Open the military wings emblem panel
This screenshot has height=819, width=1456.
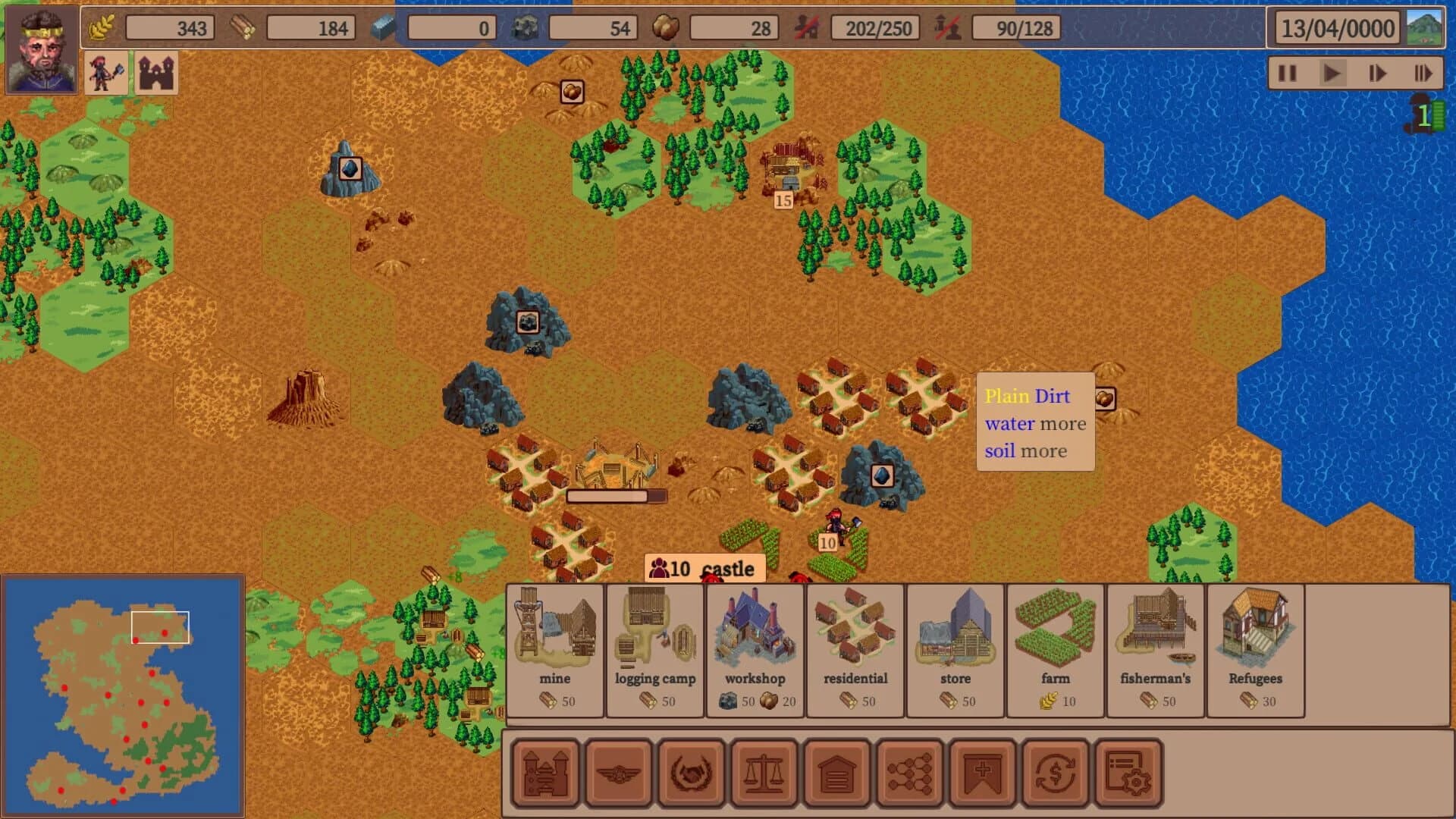tap(618, 771)
